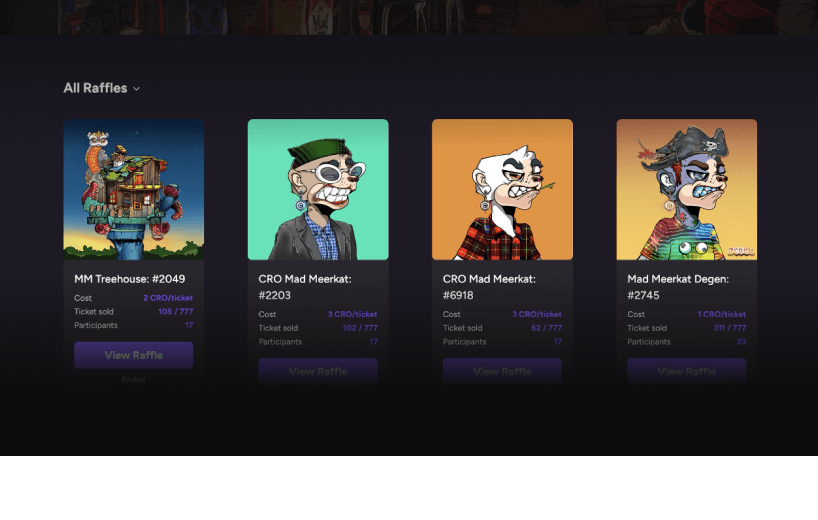
Task: Open the All Raffles dropdown
Action: click(x=101, y=88)
